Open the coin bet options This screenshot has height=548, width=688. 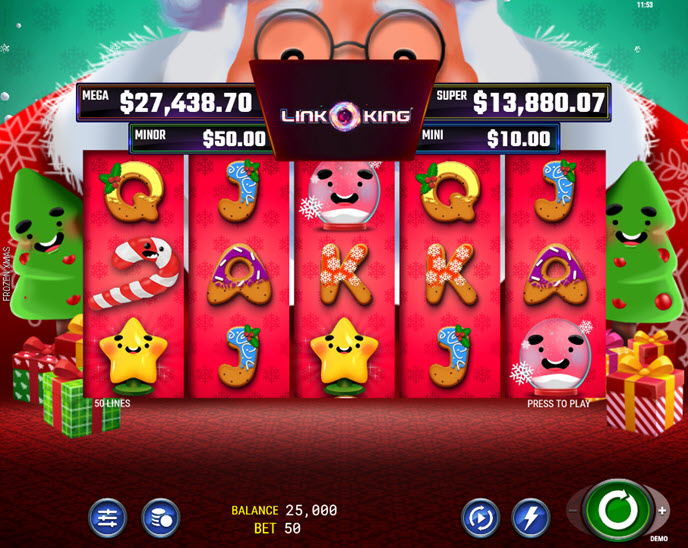pos(160,518)
